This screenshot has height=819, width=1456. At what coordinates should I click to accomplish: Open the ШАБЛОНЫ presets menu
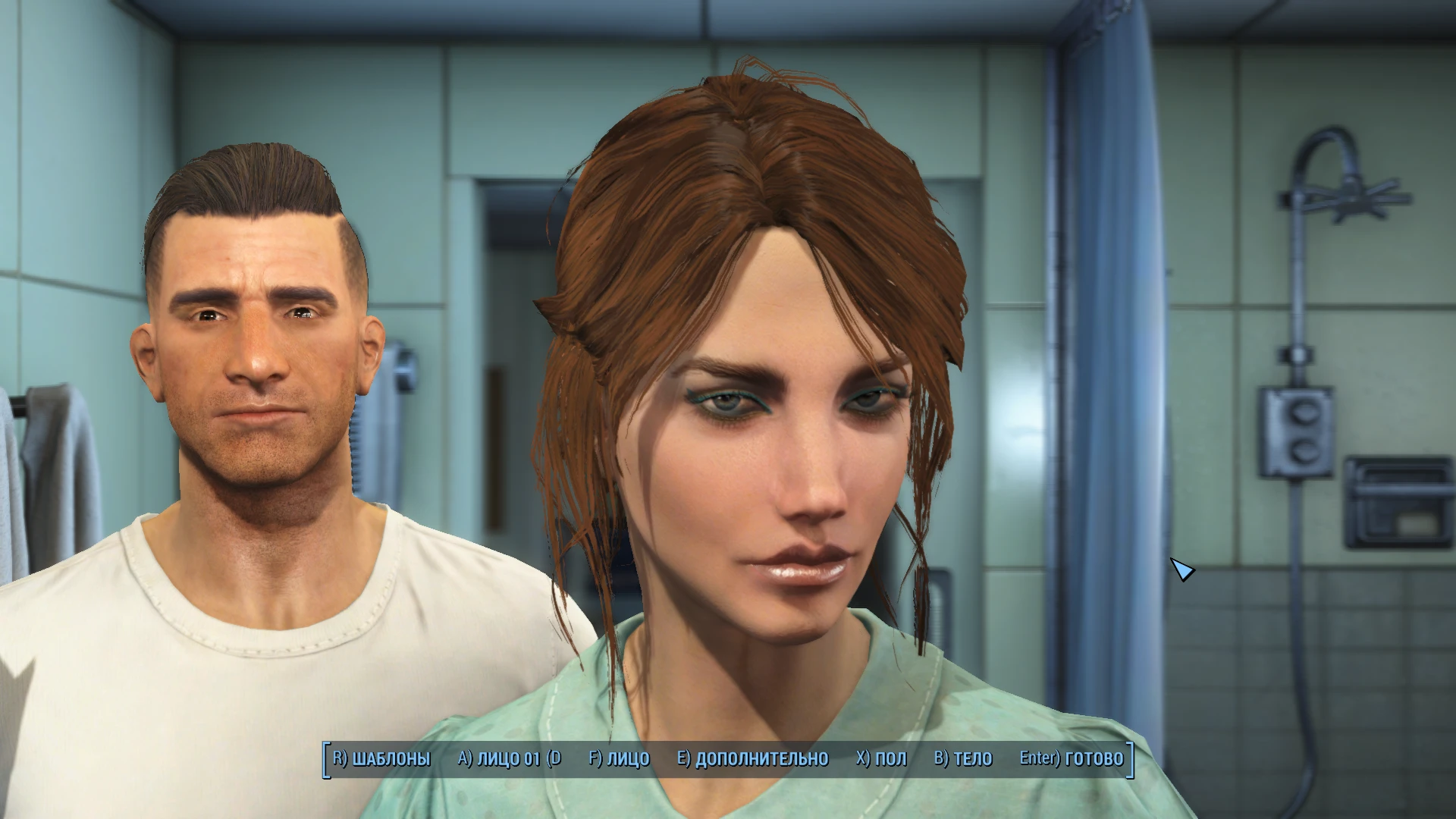click(x=392, y=758)
